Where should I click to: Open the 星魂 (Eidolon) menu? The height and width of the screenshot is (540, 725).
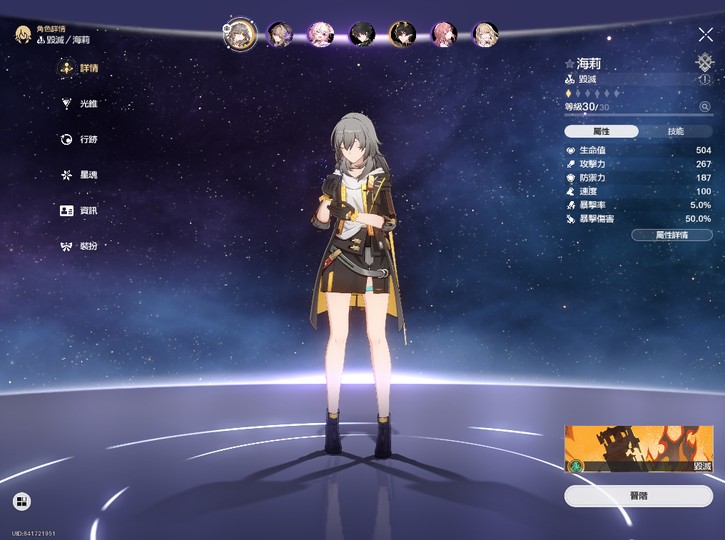83,175
